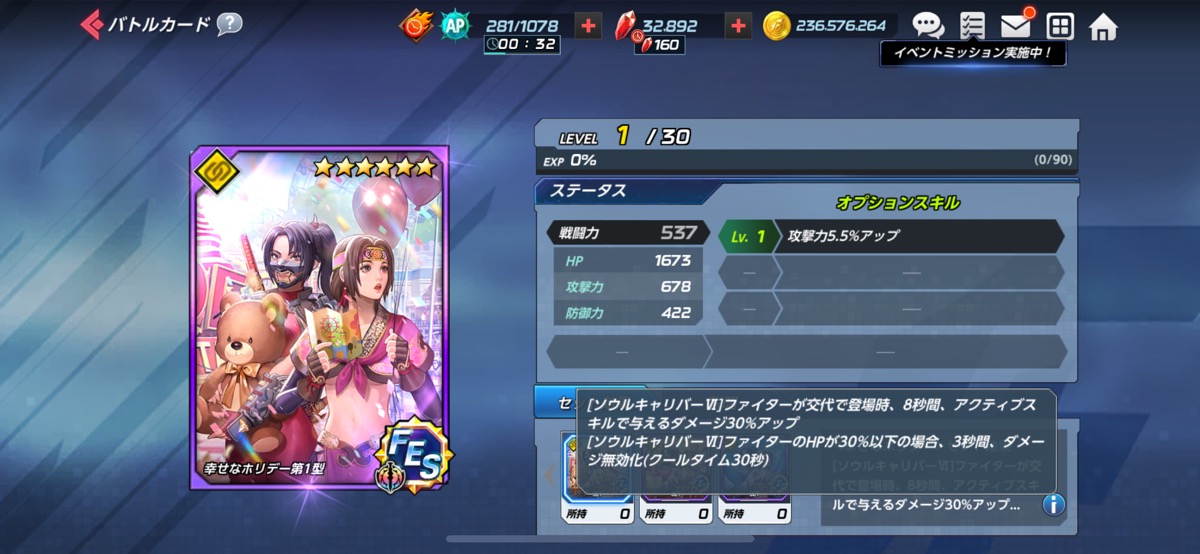This screenshot has height=554, width=1200.
Task: Open the grid menu icon
Action: (x=1059, y=26)
